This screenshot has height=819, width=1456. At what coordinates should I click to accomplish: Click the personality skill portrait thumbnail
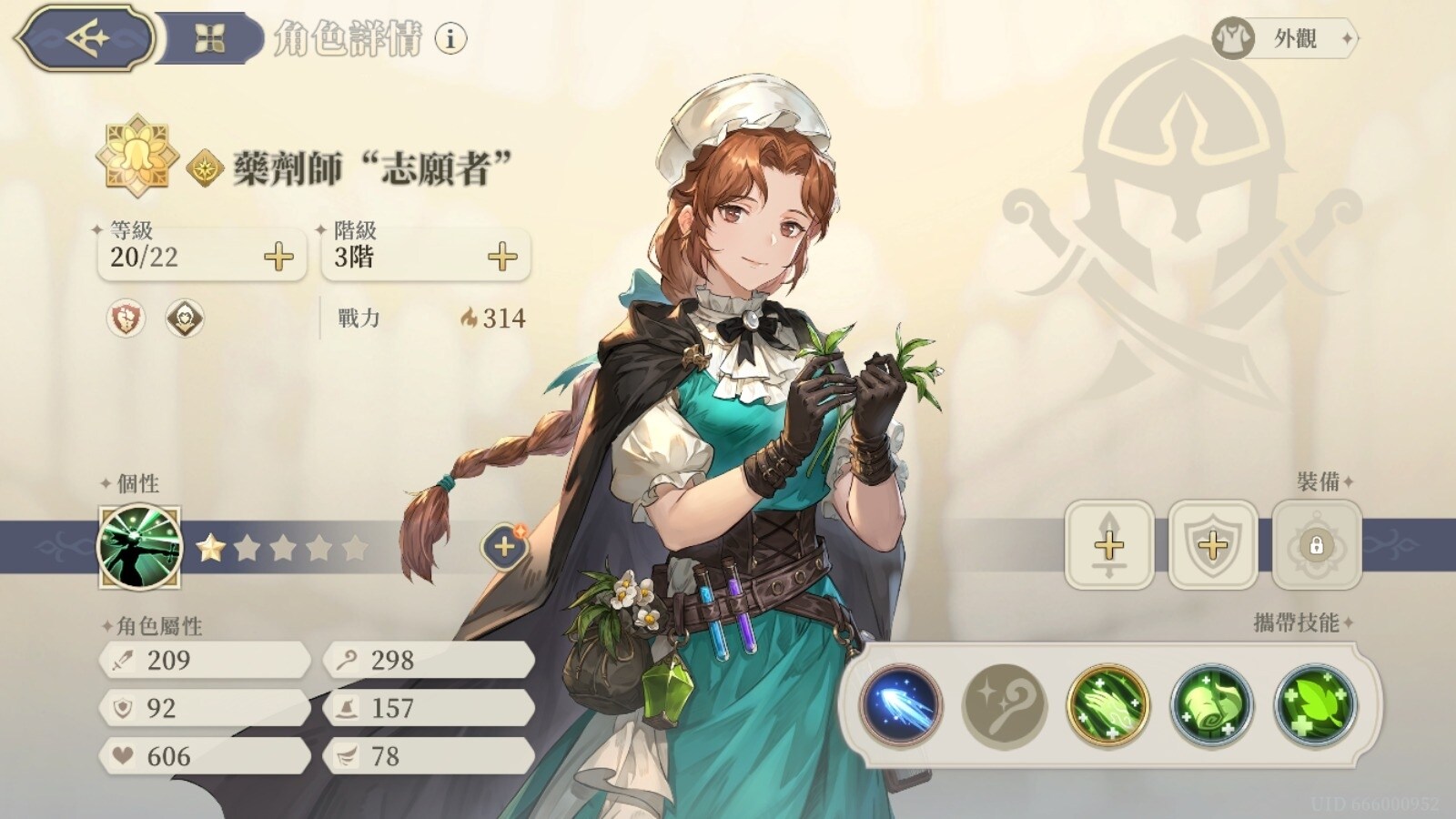point(139,546)
